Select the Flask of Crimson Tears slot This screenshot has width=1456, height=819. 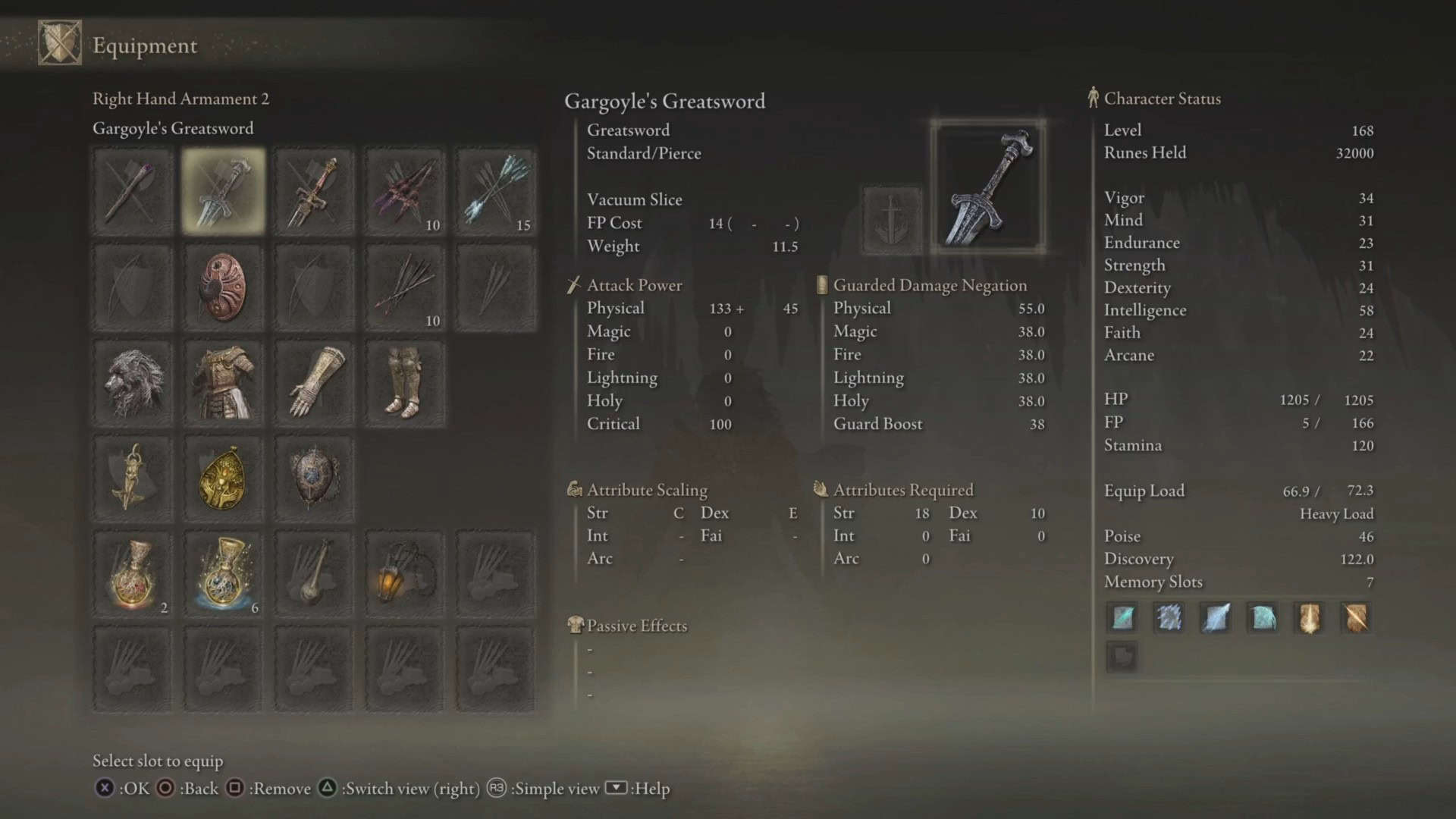[x=133, y=574]
